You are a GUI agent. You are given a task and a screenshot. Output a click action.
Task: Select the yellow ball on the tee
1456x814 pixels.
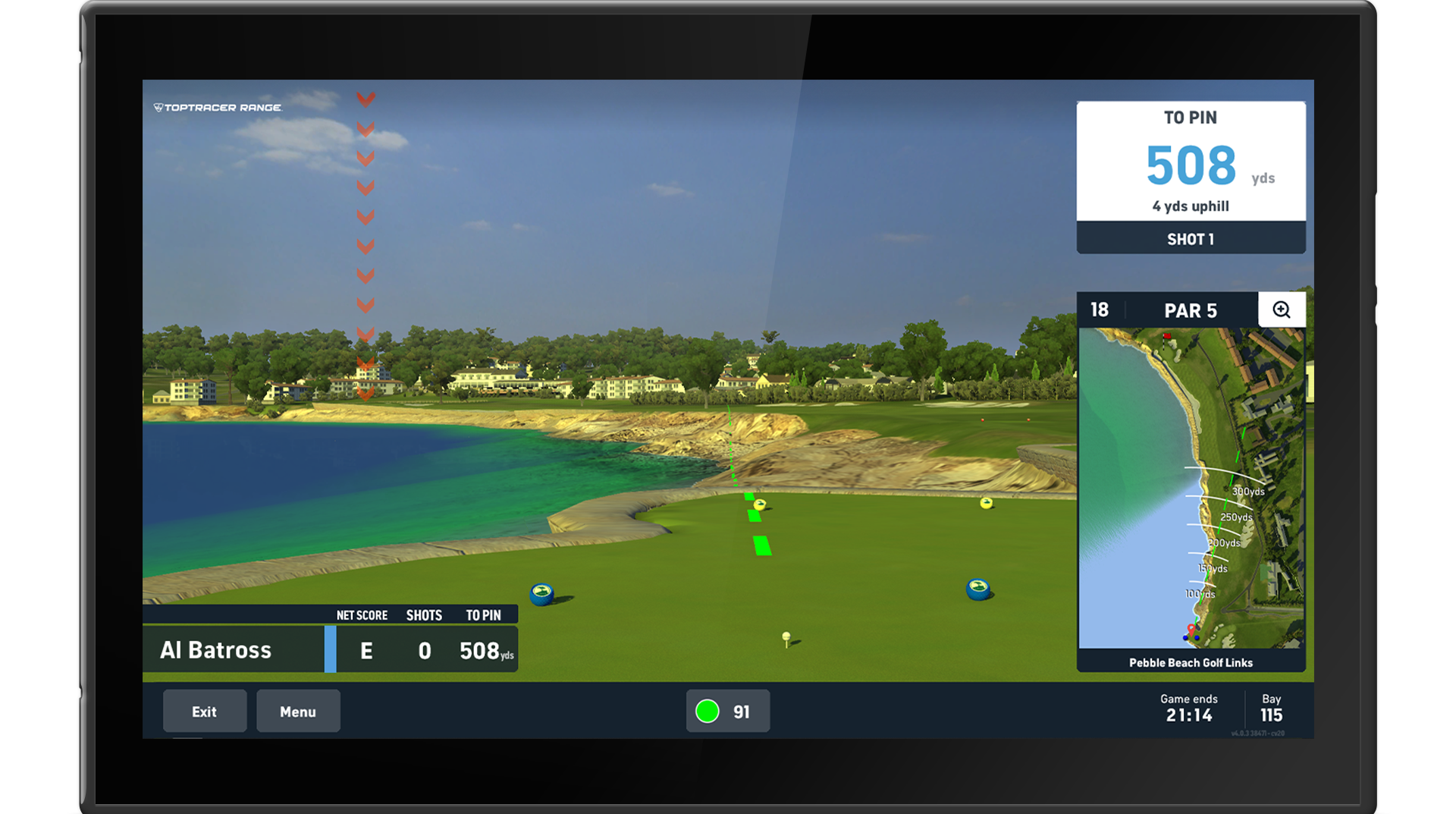[x=785, y=637]
